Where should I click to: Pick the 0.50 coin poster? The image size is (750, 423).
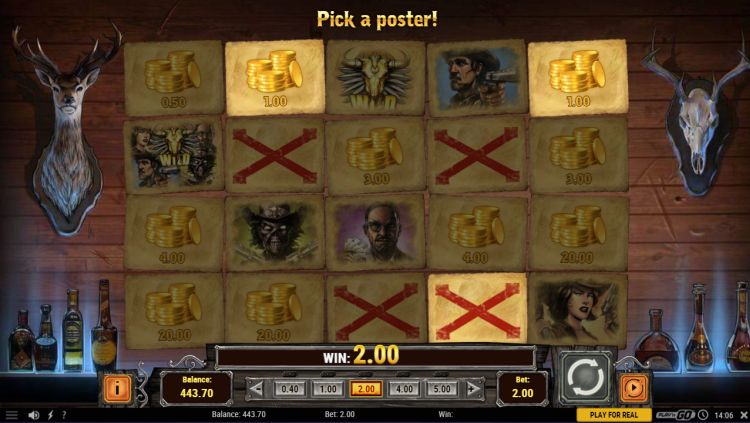(x=173, y=76)
